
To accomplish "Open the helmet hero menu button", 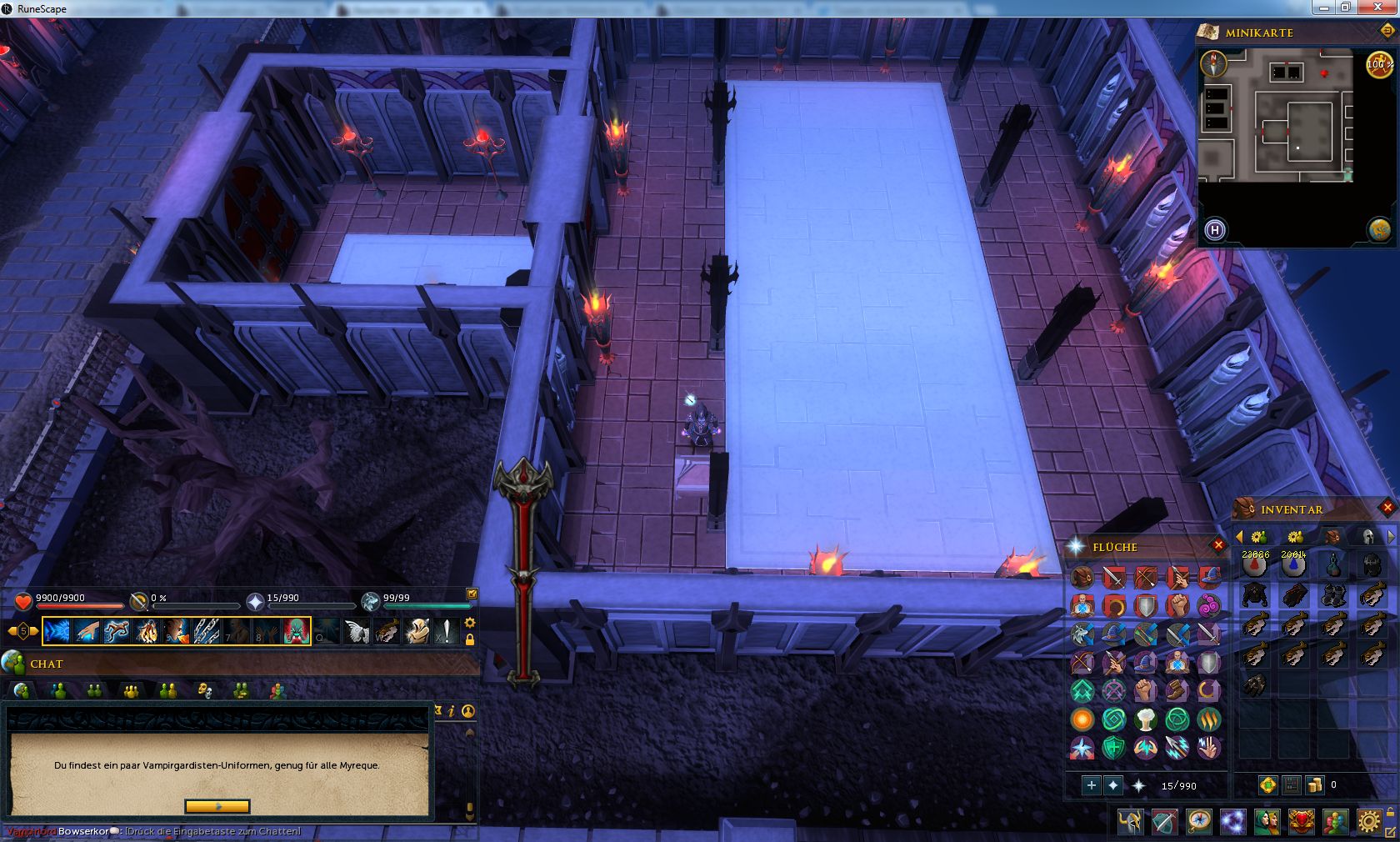I will (x=1131, y=822).
